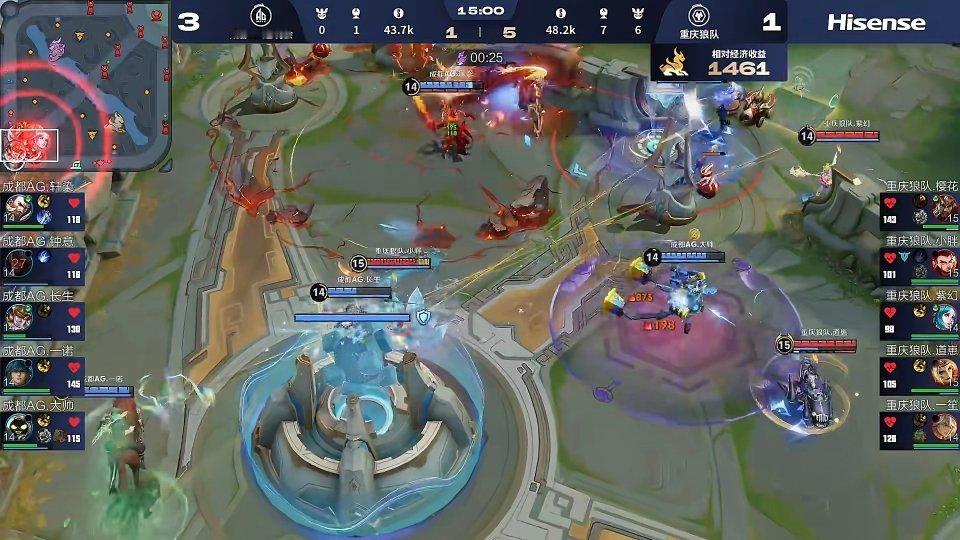960x540 pixels.
Task: Click the Hisense sponsor logo
Action: click(x=876, y=22)
